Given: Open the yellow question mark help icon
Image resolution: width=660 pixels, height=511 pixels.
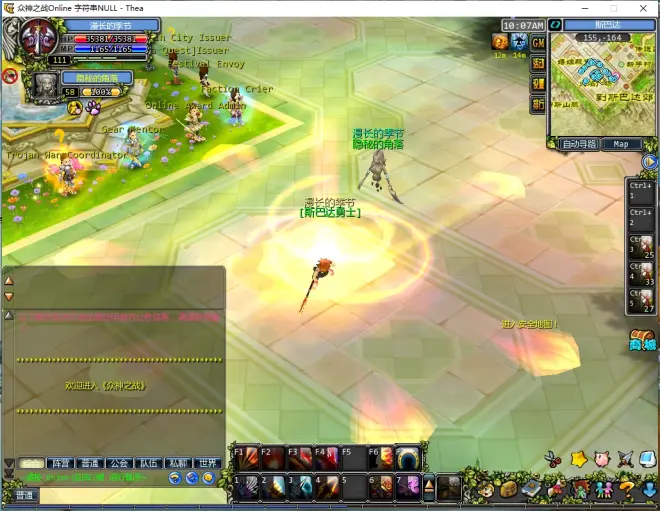Looking at the screenshot, I should click(626, 489).
